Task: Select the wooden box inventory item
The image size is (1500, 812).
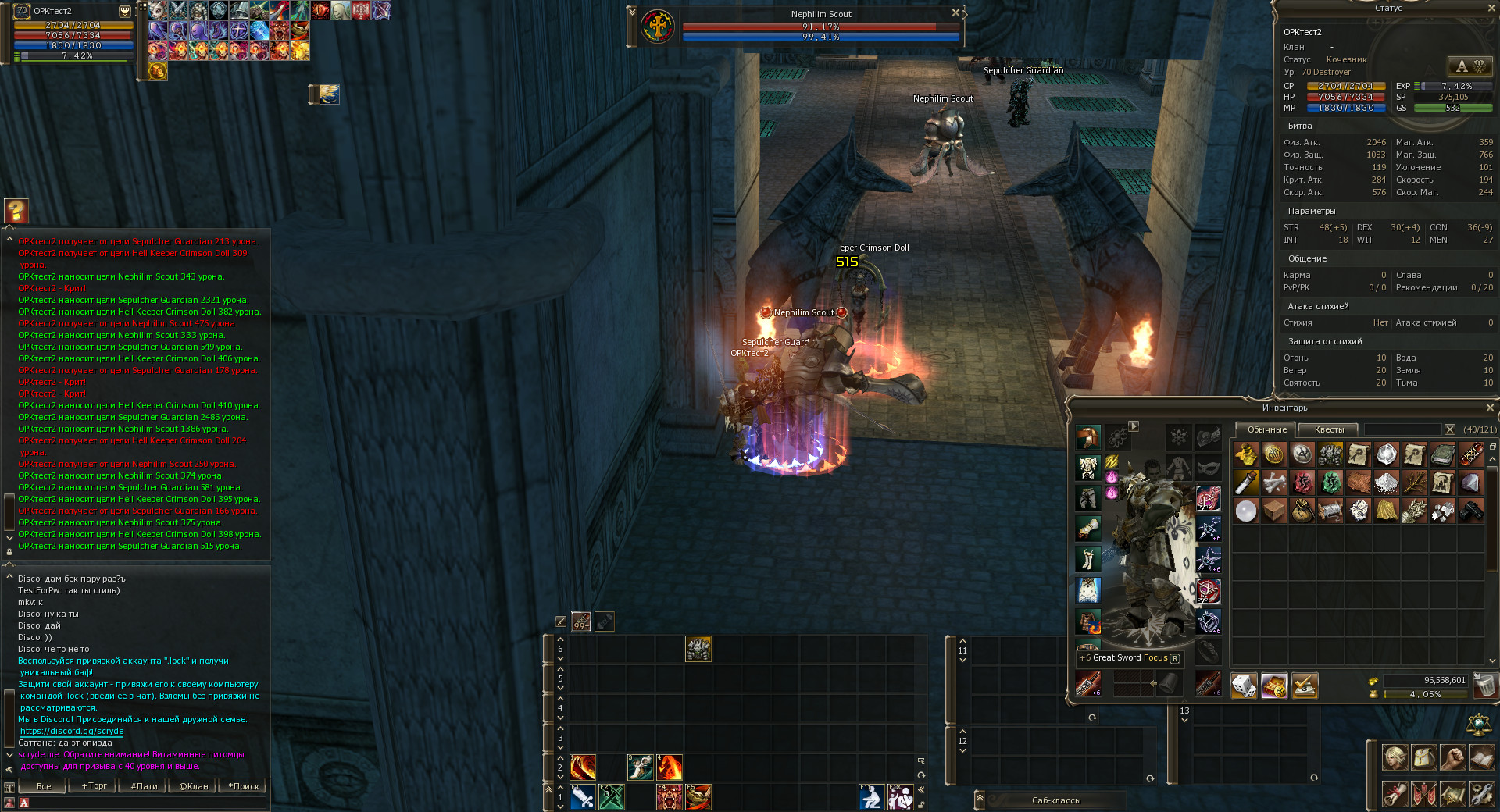Action: tap(1273, 511)
